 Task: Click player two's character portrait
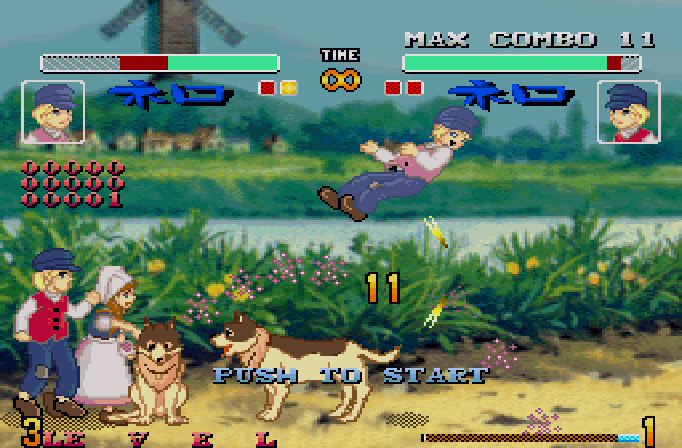click(627, 112)
